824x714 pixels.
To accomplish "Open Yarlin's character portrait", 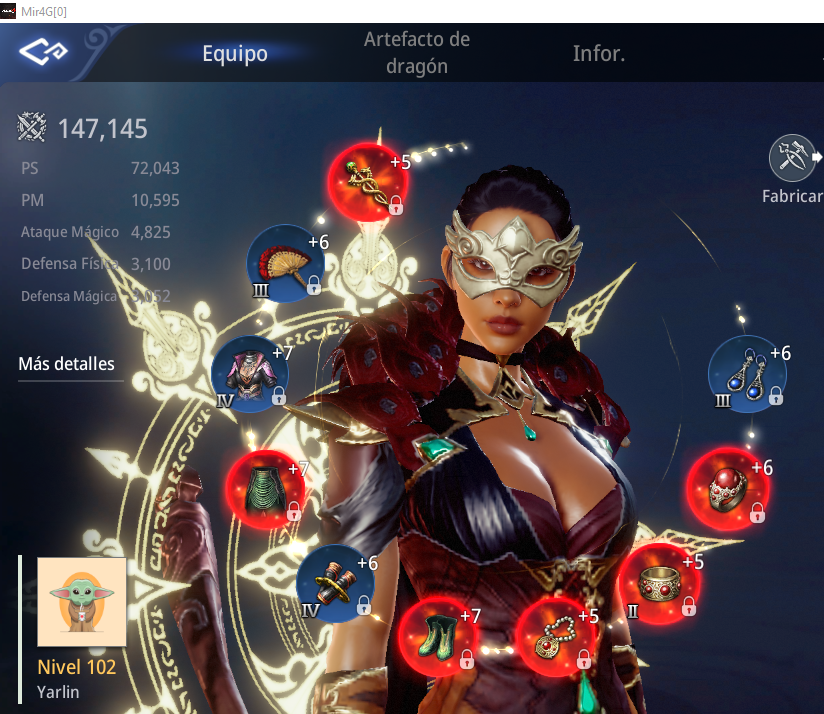I will [x=82, y=601].
